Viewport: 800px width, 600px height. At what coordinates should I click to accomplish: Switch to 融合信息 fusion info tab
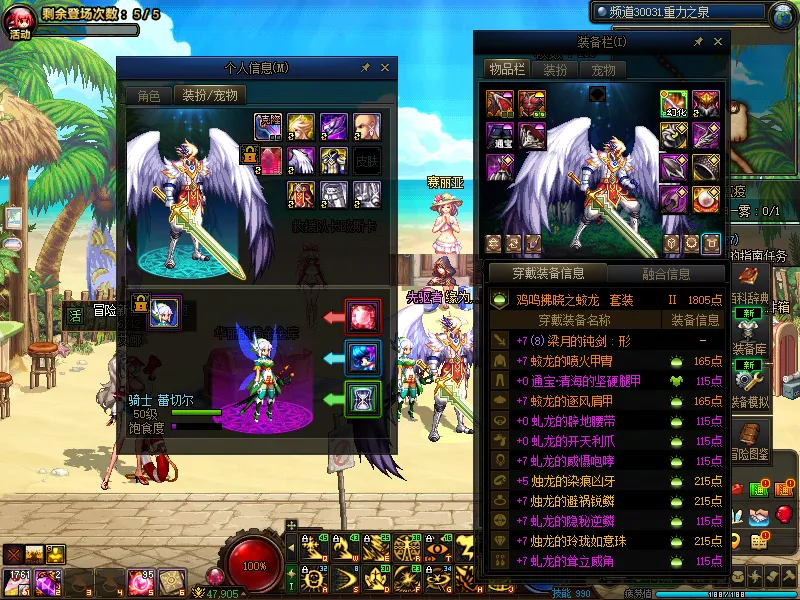[x=664, y=273]
